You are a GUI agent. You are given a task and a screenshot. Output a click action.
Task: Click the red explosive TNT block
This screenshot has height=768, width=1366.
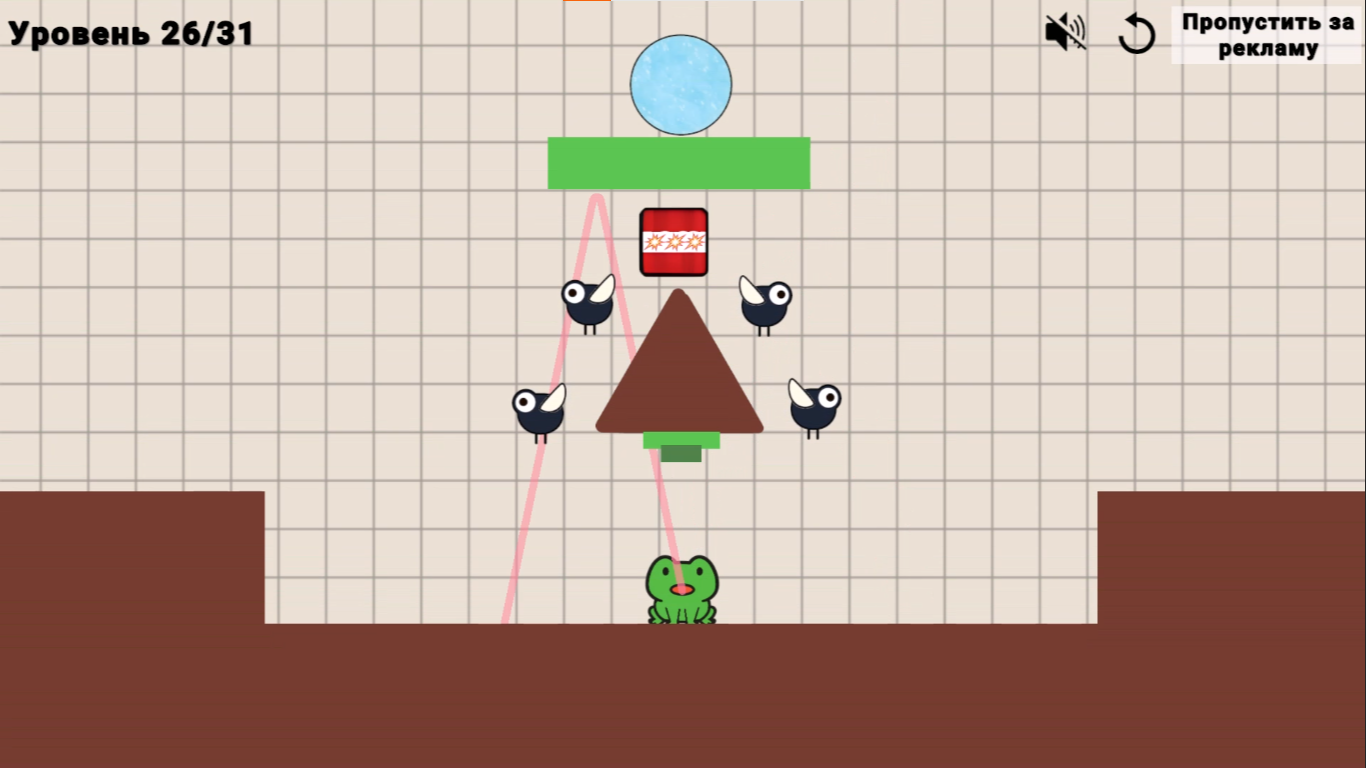pyautogui.click(x=675, y=240)
